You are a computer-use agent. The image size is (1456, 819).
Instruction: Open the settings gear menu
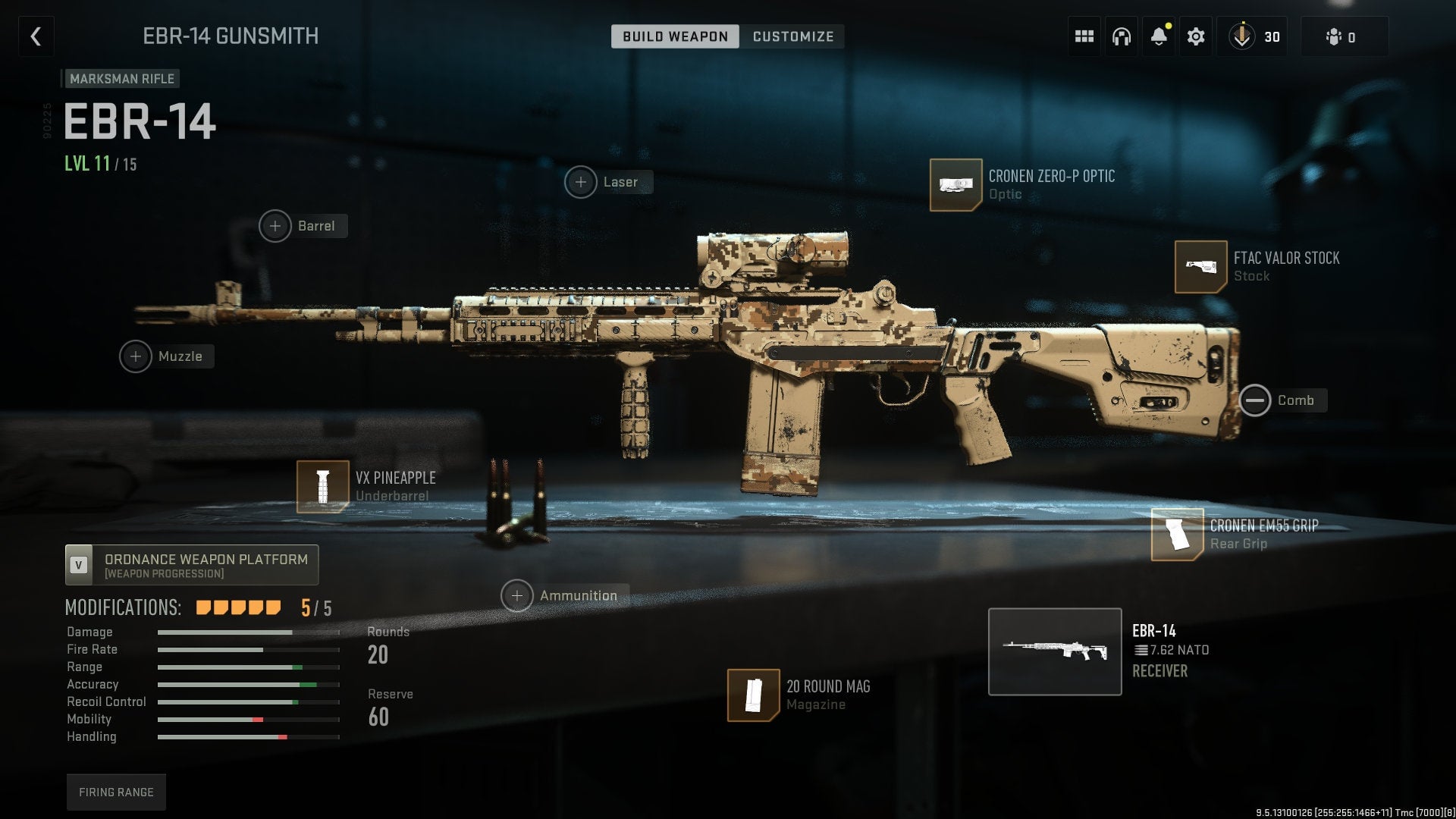[1196, 36]
